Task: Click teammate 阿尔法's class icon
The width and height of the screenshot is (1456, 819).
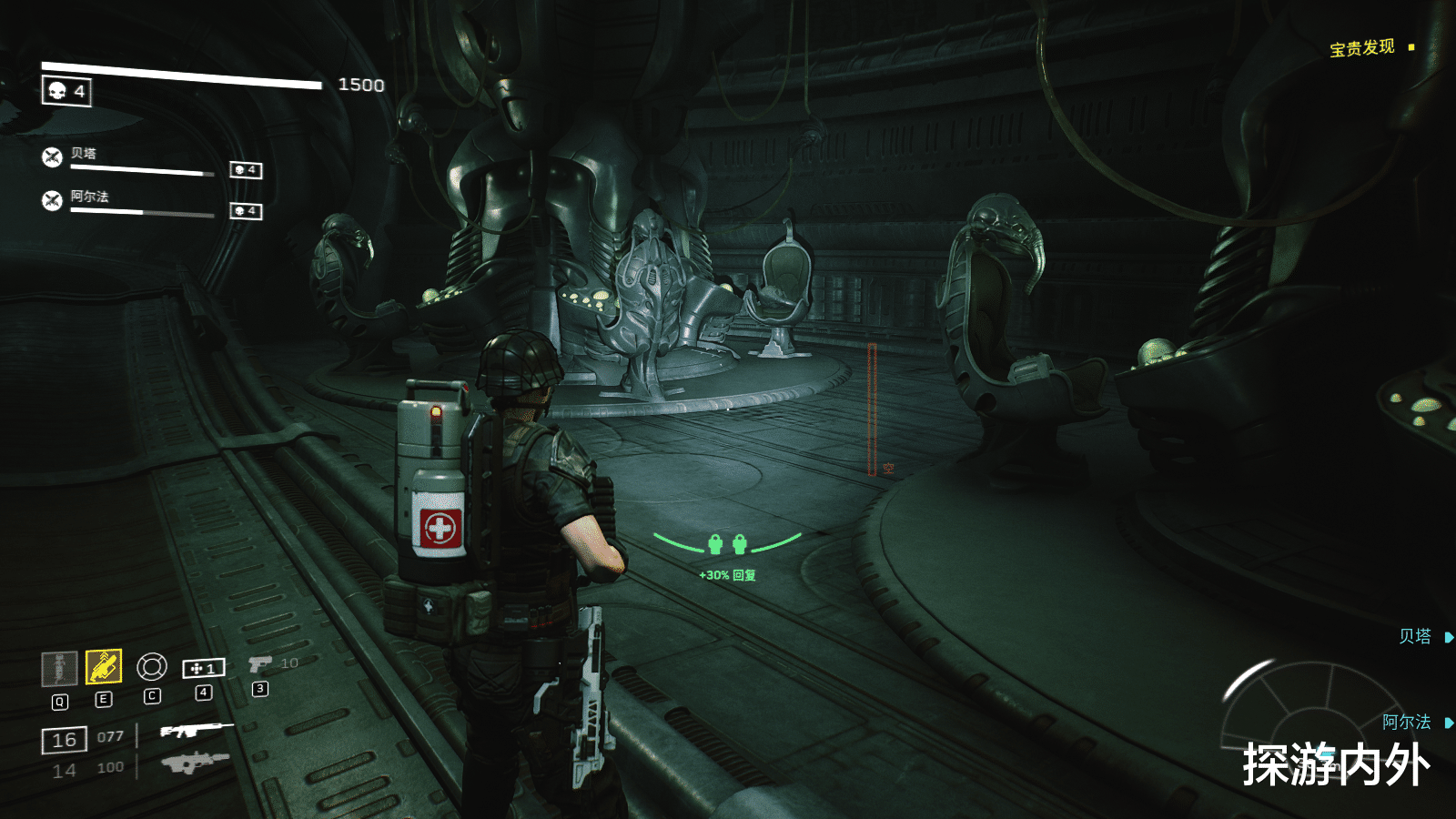Action: click(53, 200)
